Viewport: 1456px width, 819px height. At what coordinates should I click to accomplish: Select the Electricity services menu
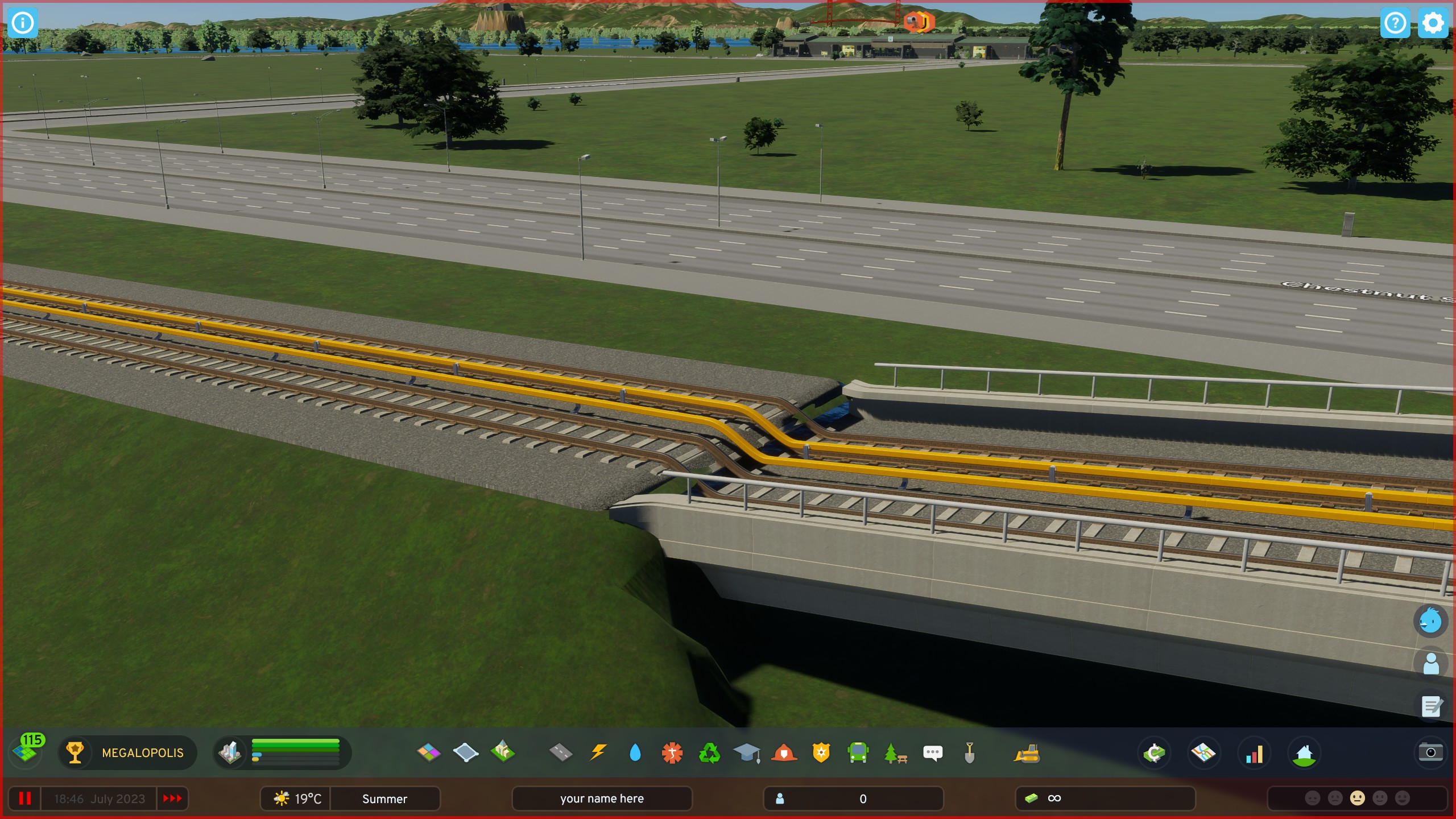tap(598, 753)
